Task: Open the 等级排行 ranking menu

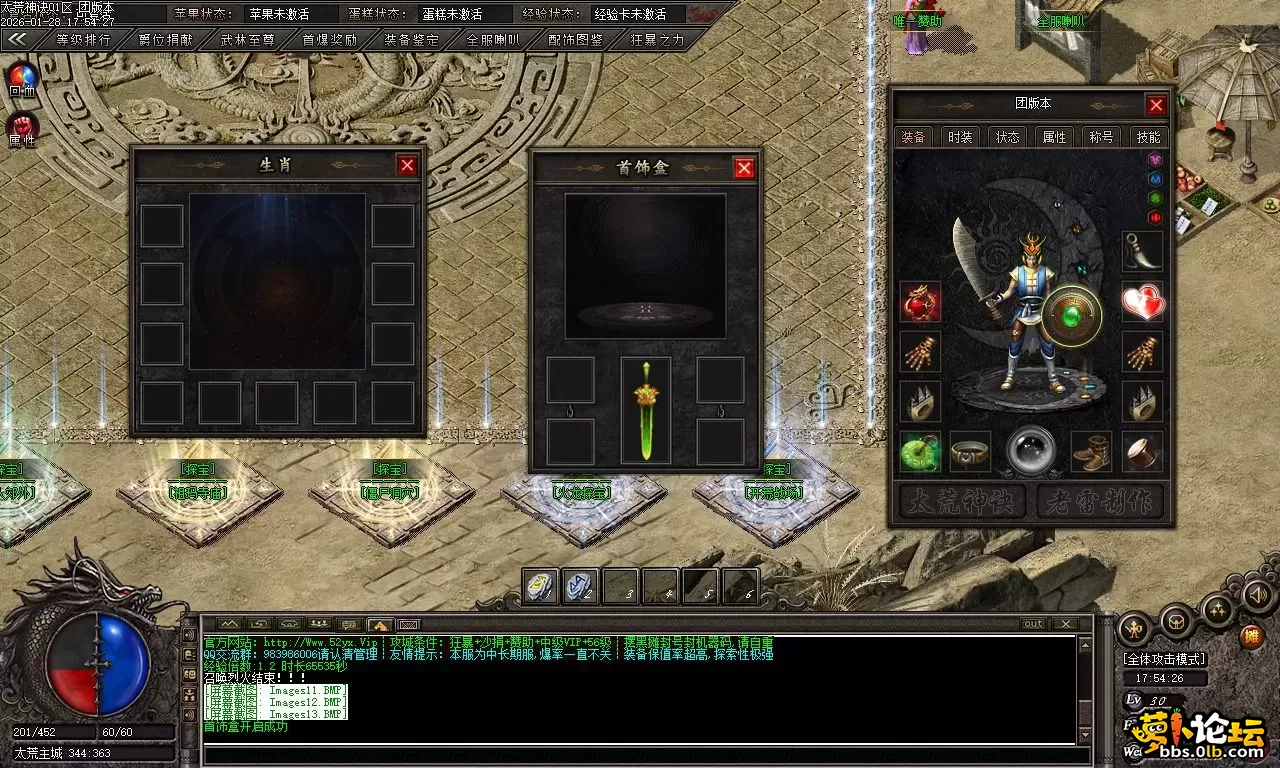Action: (x=83, y=41)
